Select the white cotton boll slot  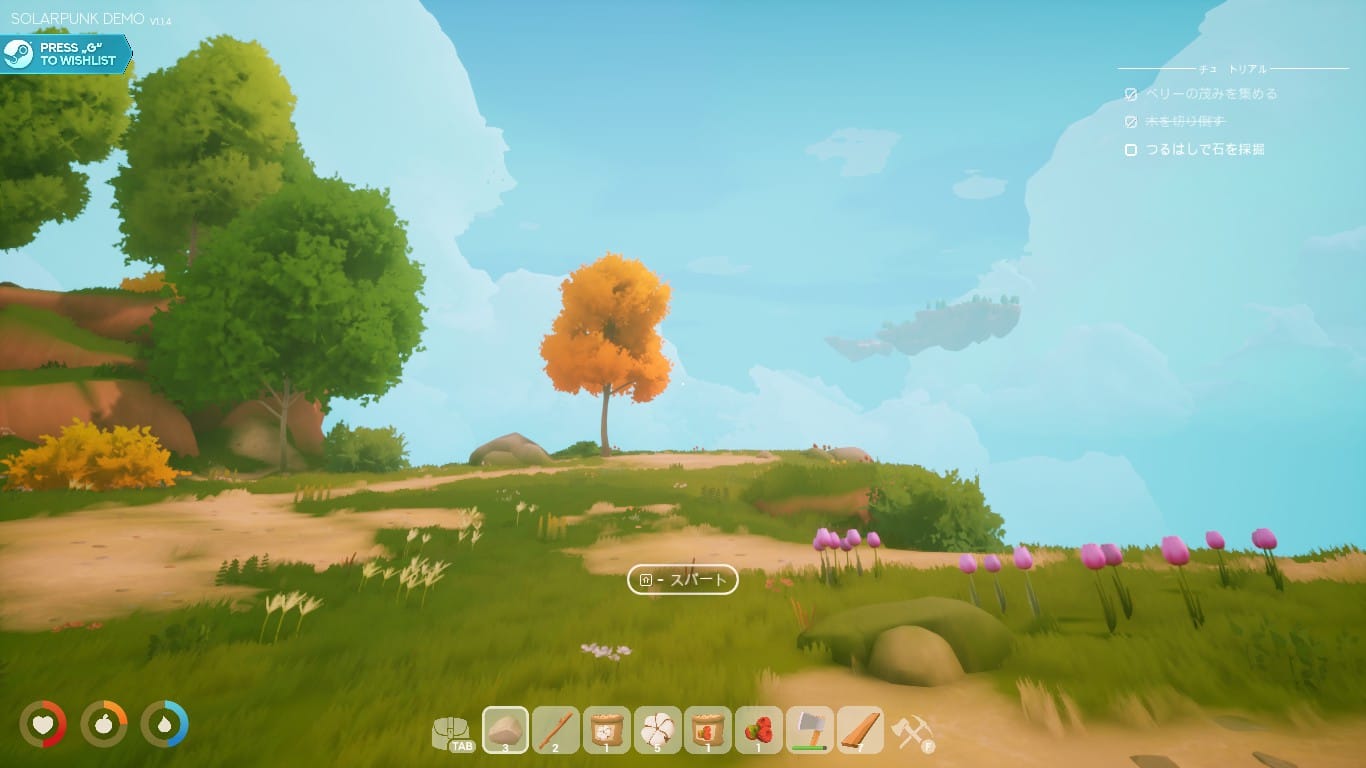[657, 730]
